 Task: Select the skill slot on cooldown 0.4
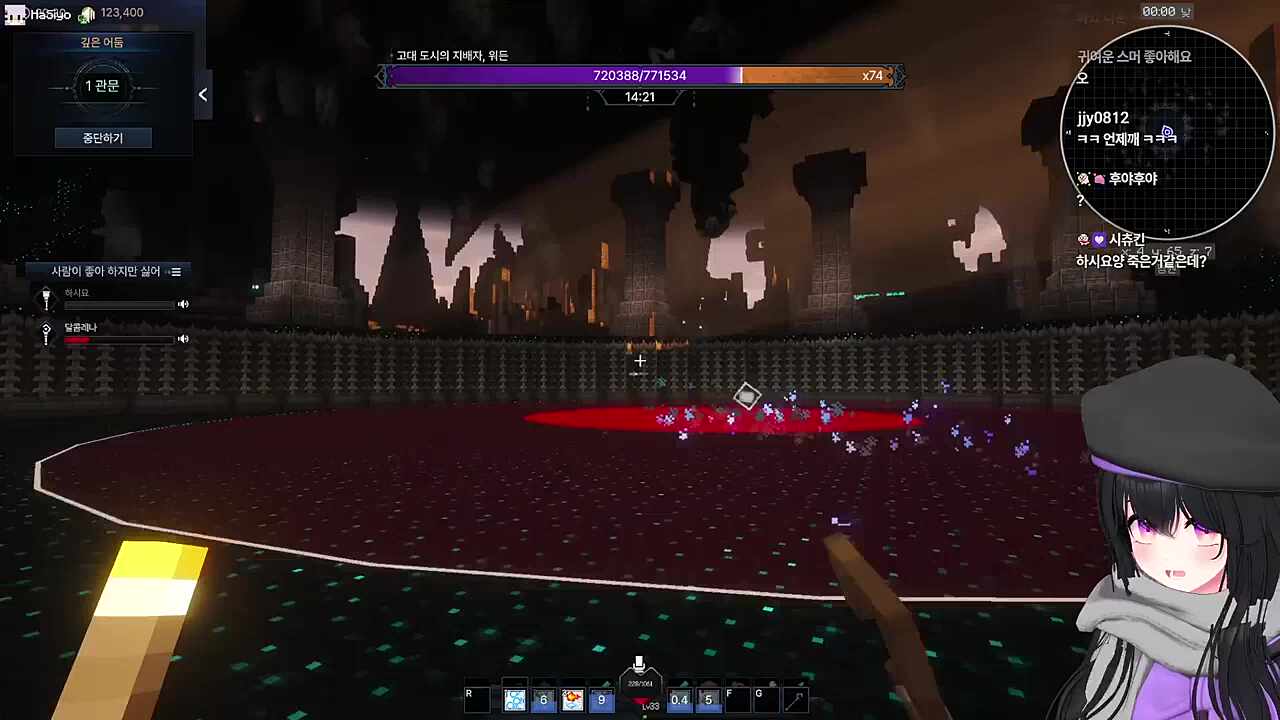click(x=679, y=700)
